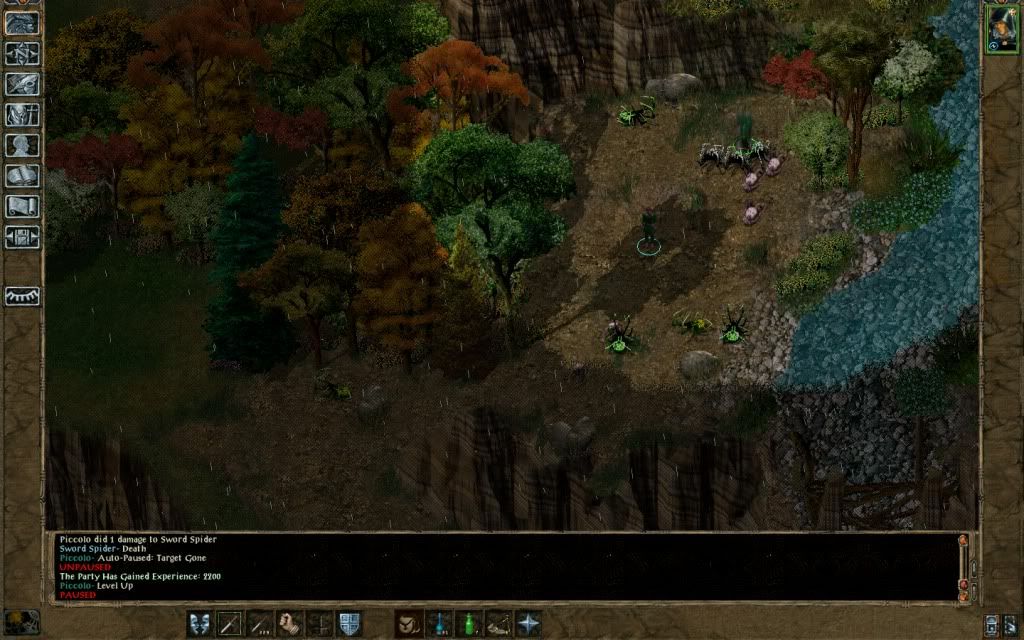Viewport: 1024px width, 640px height.
Task: Select the first quick weapon slot
Action: point(230,623)
